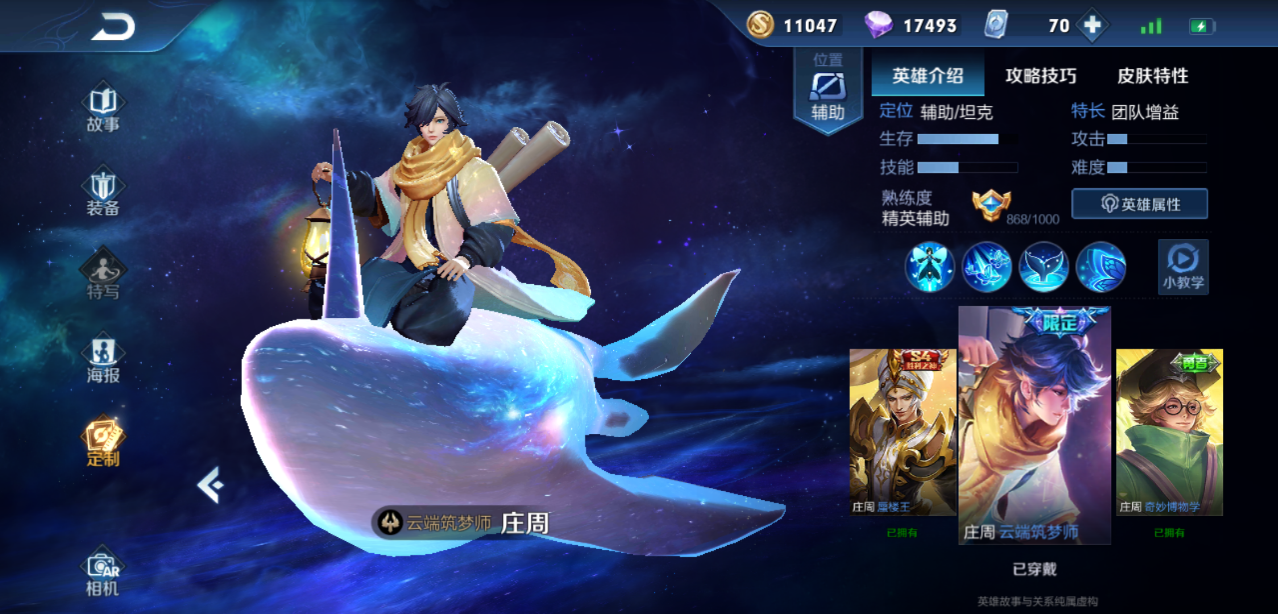Select the whale tail skill icon
This screenshot has width=1278, height=614.
coord(1044,267)
